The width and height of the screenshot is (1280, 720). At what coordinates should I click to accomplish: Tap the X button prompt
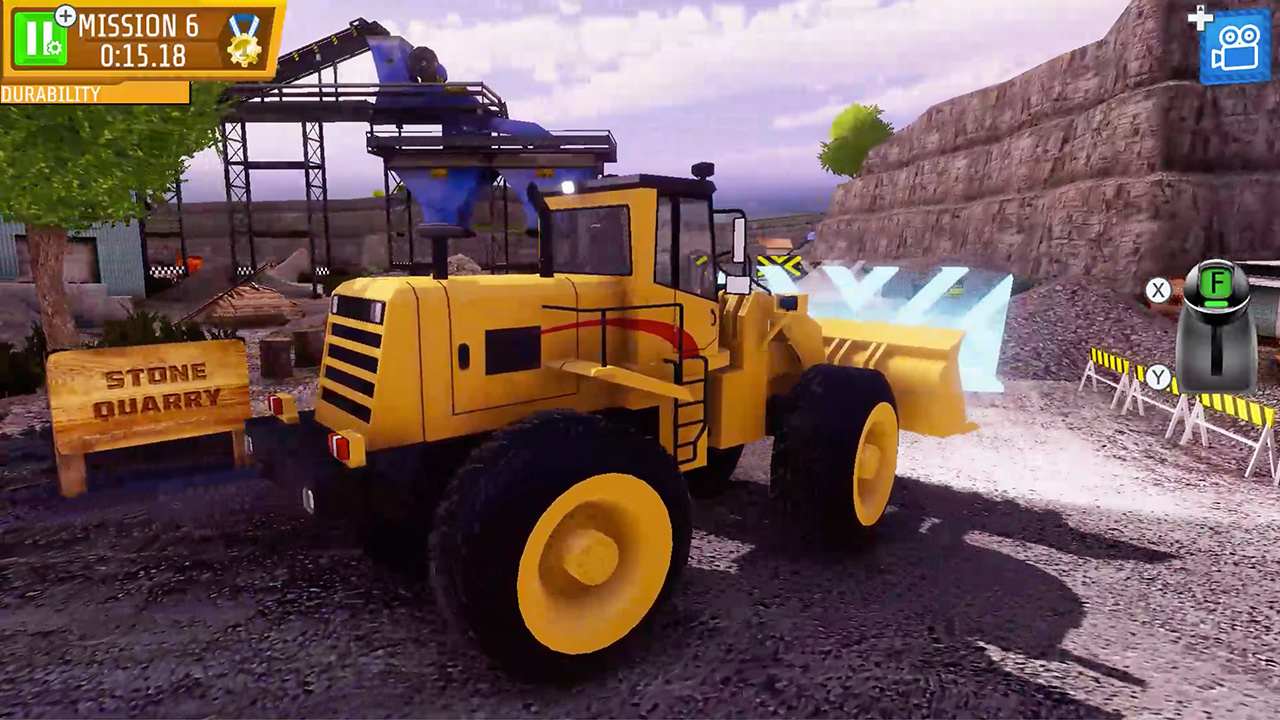point(1160,291)
